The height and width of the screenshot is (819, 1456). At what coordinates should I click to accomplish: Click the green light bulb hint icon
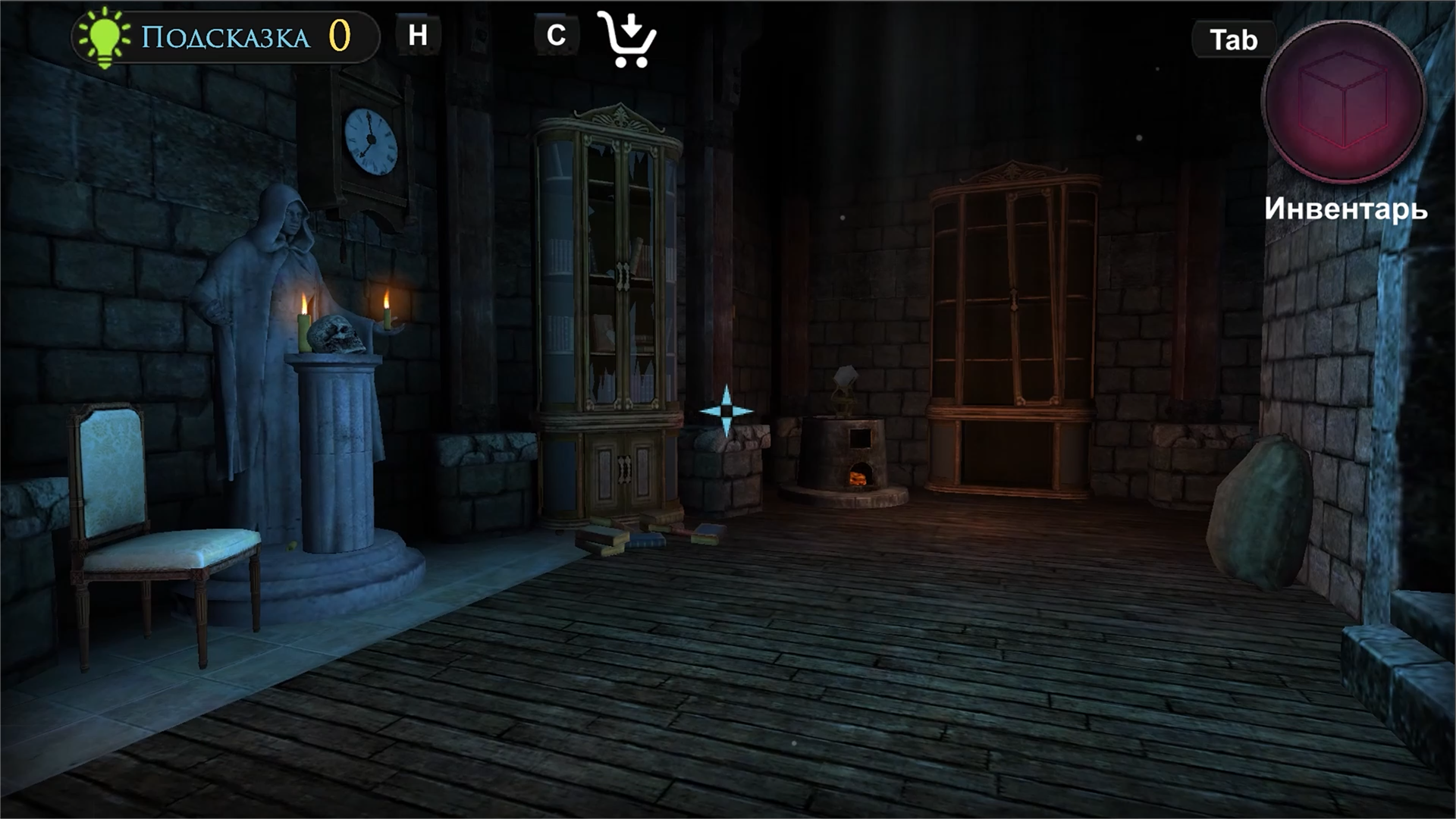(105, 33)
